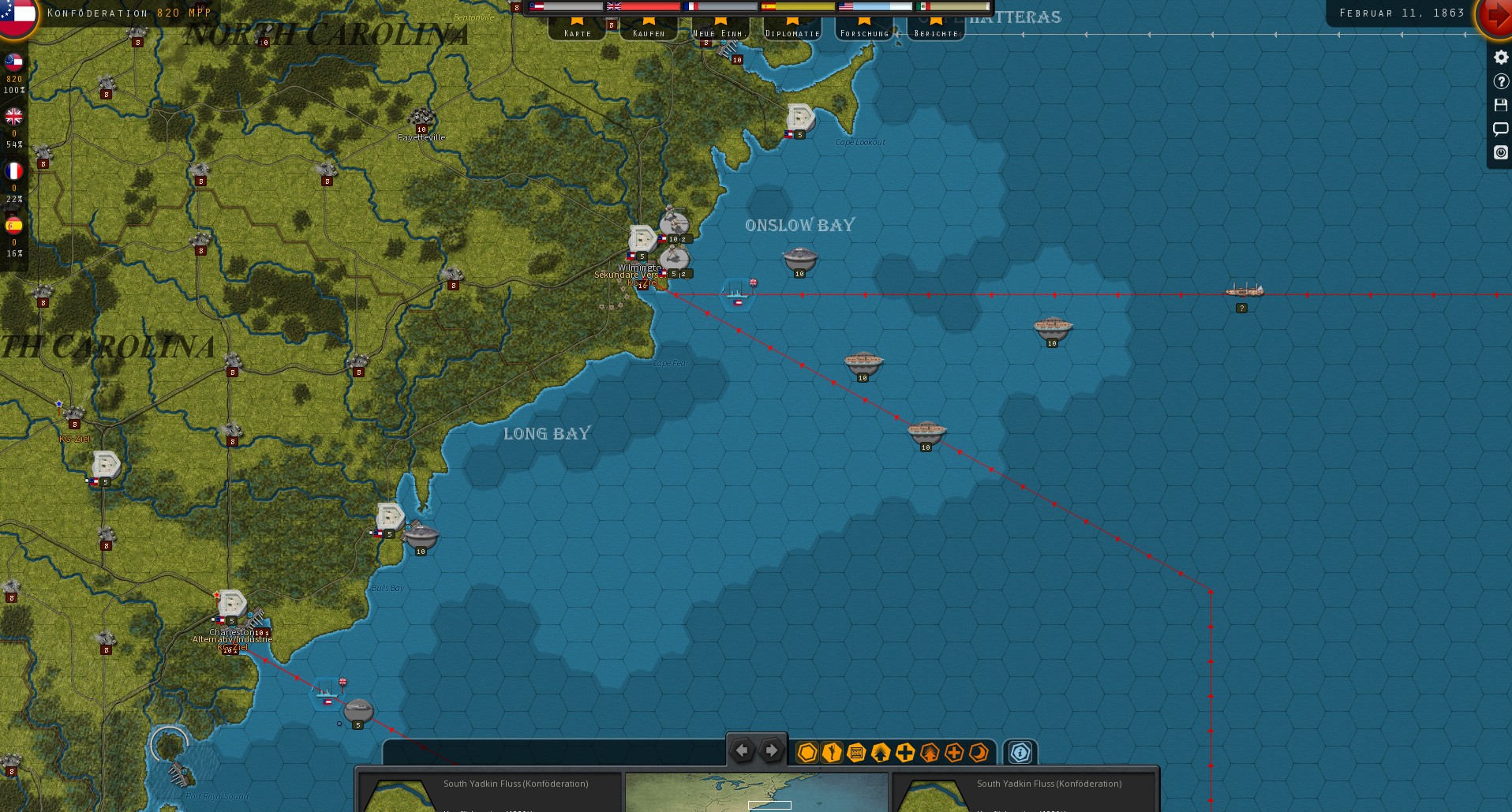Open help with the question mark icon

tap(1500, 81)
